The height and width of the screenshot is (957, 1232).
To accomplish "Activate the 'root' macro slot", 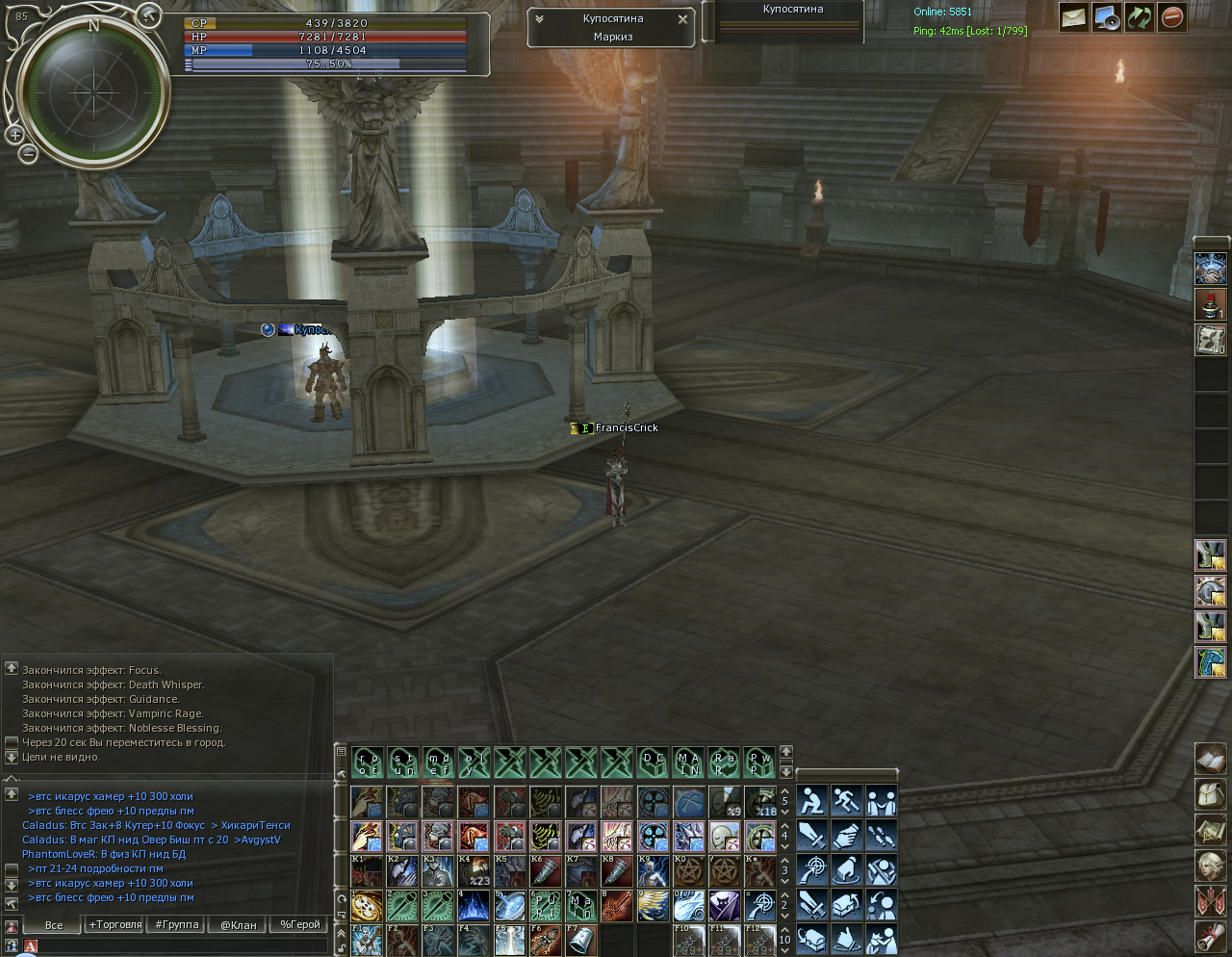I will click(368, 763).
